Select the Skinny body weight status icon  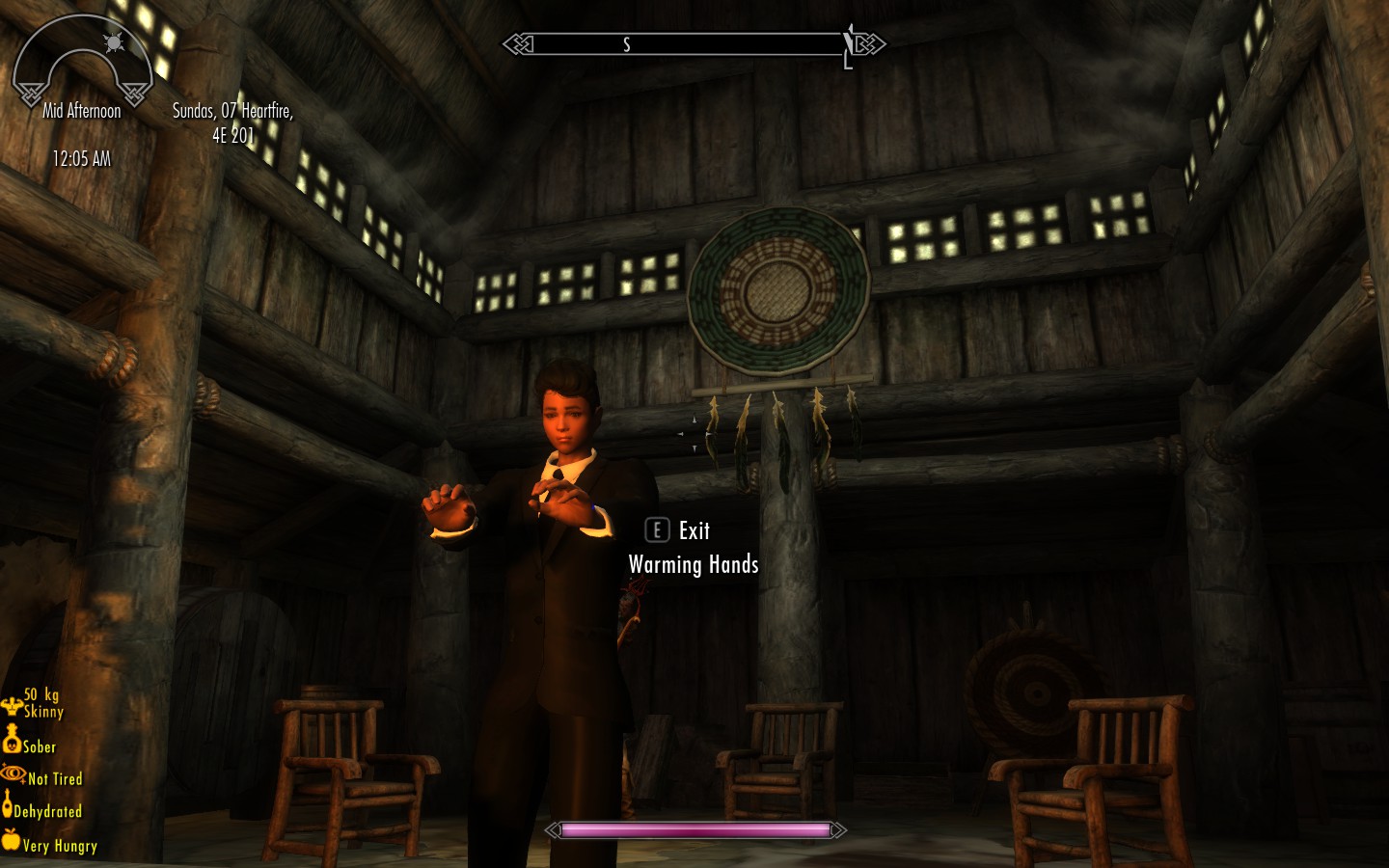pyautogui.click(x=12, y=706)
